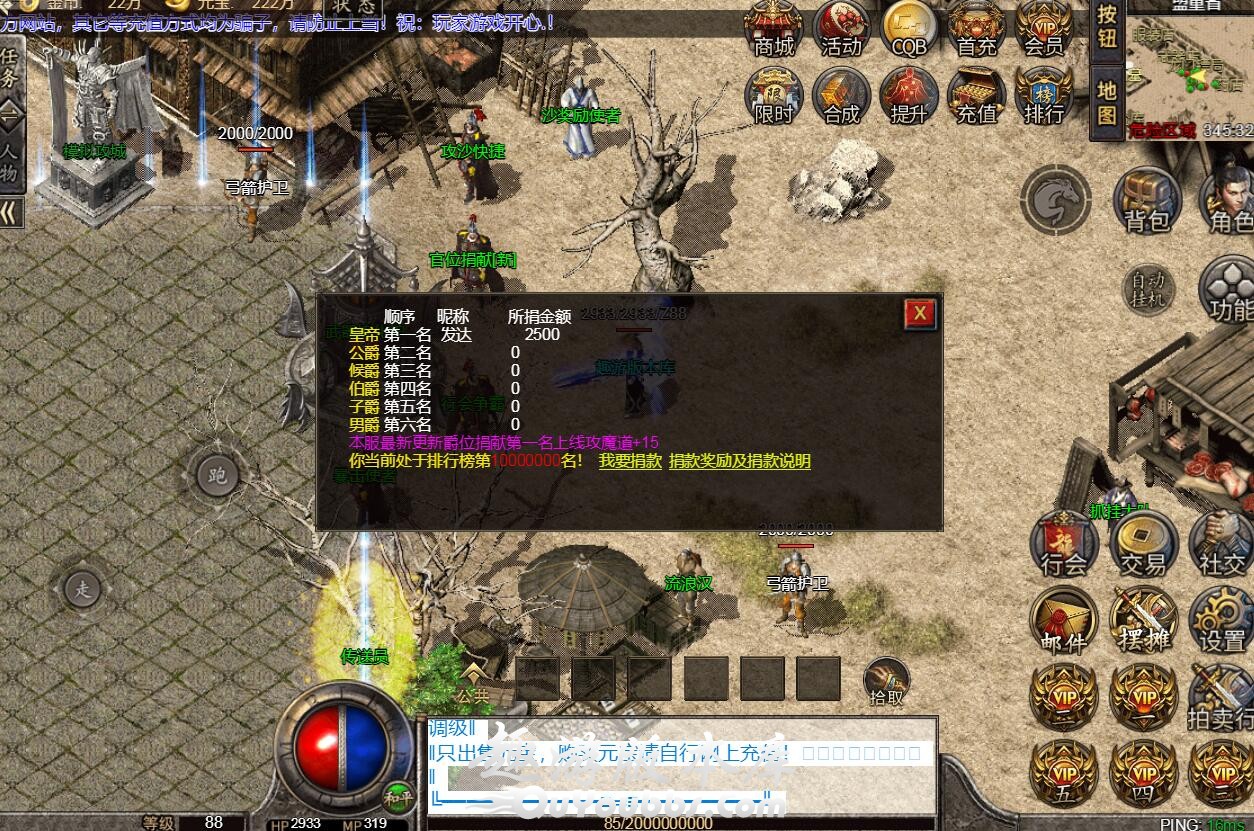Toggle 自动挂机 auto-battle button
Image resolution: width=1254 pixels, height=831 pixels.
(x=1147, y=290)
